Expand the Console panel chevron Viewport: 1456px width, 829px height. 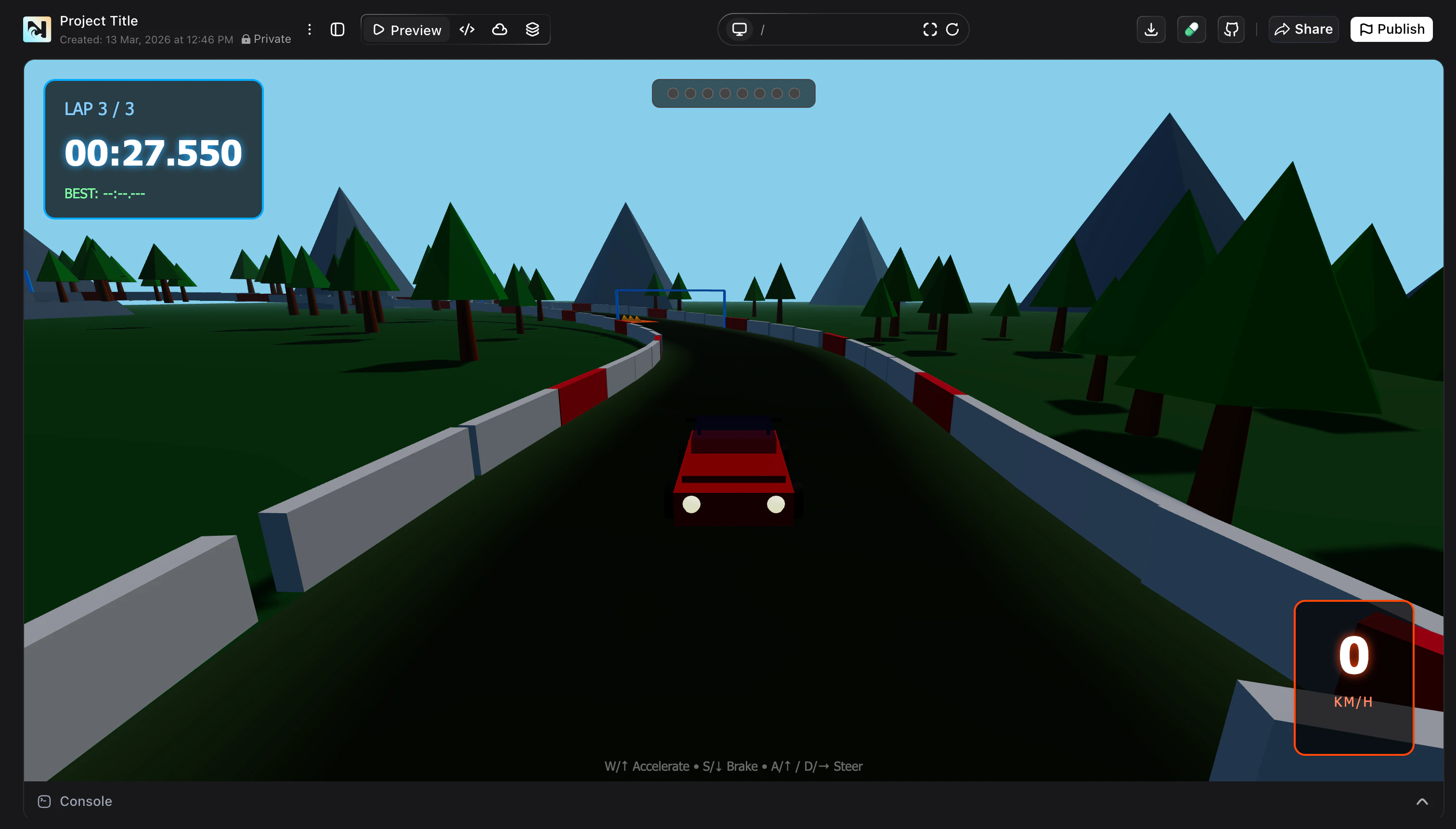click(x=1422, y=801)
